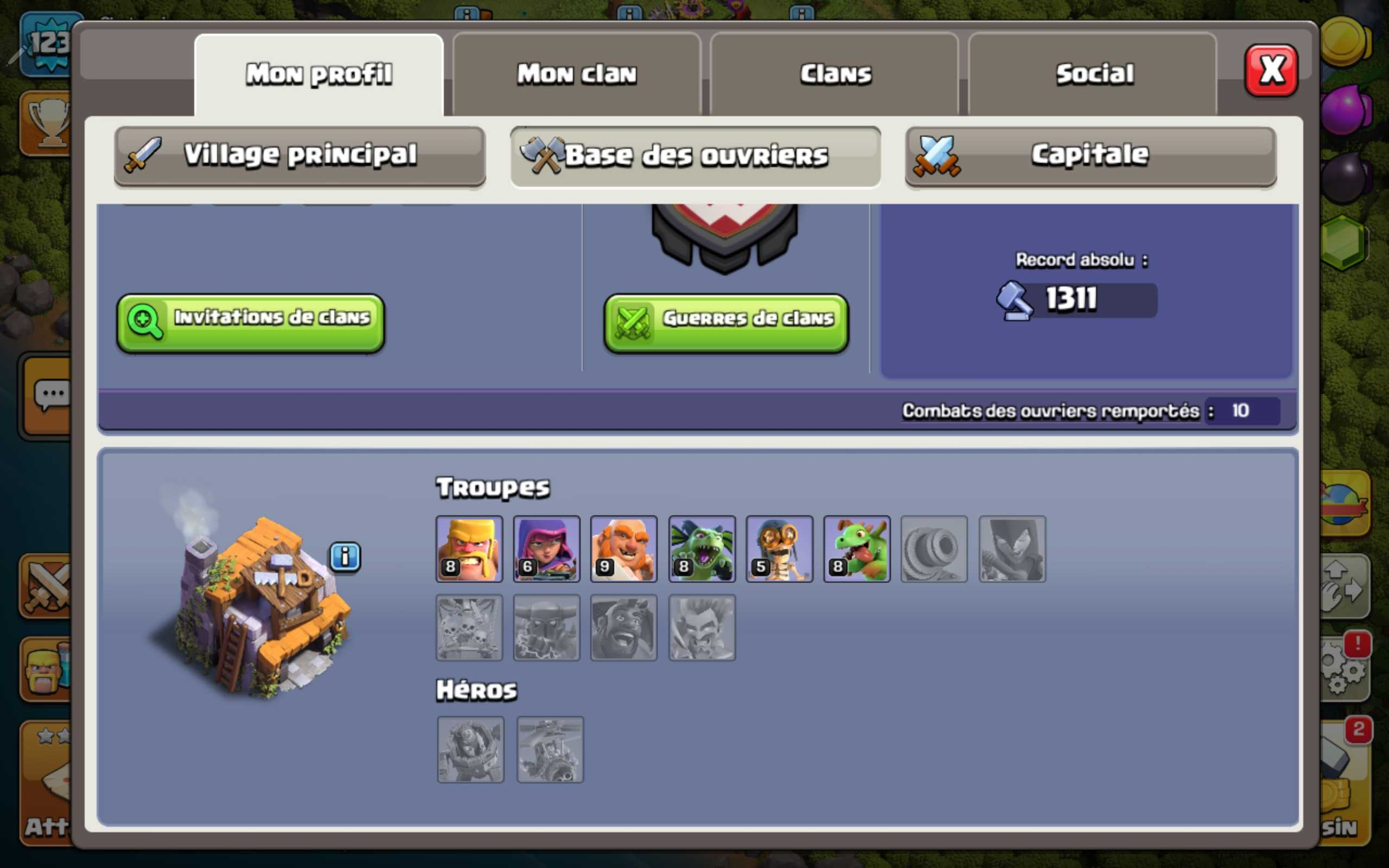1389x868 pixels.
Task: Select the Social tab
Action: click(x=1093, y=74)
